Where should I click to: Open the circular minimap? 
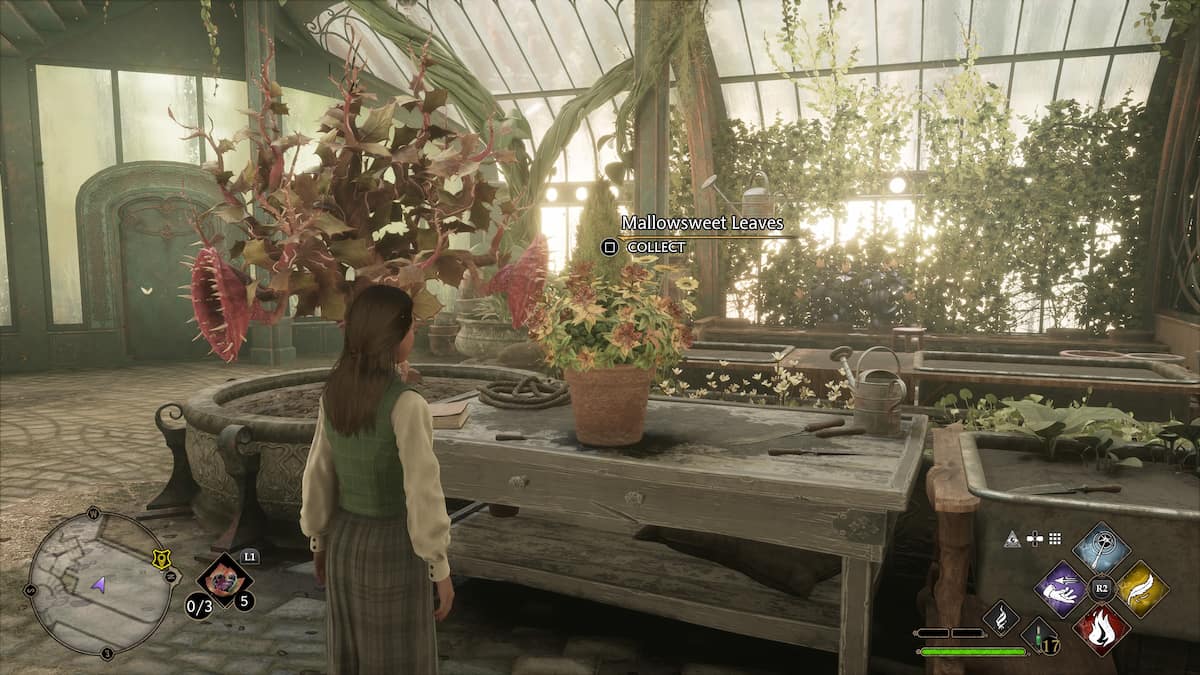coord(98,583)
